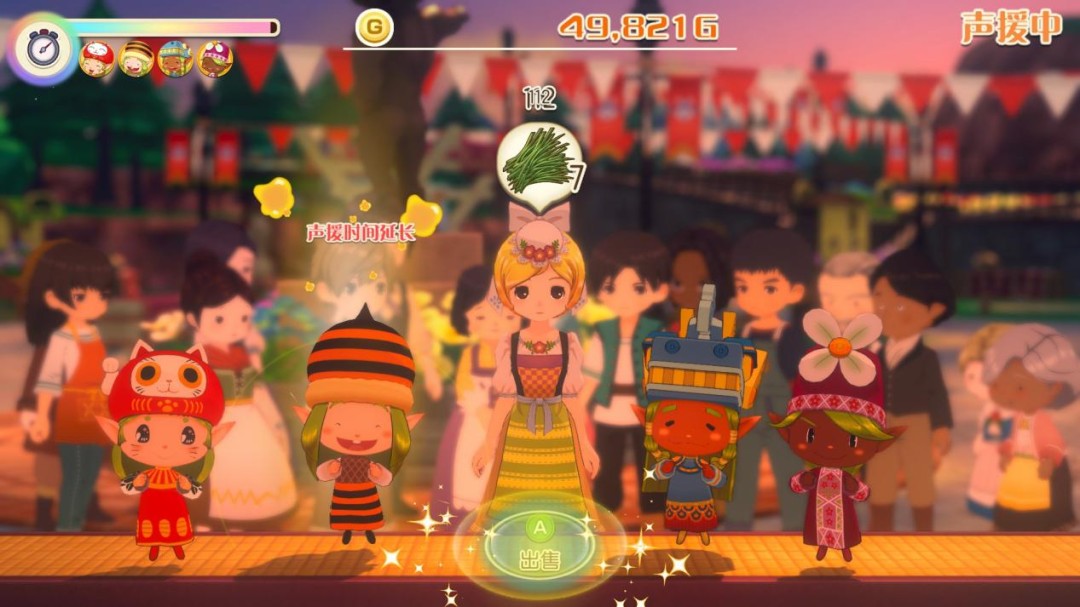Select the blue-hat sprite portrait
The width and height of the screenshot is (1080, 607).
(175, 59)
